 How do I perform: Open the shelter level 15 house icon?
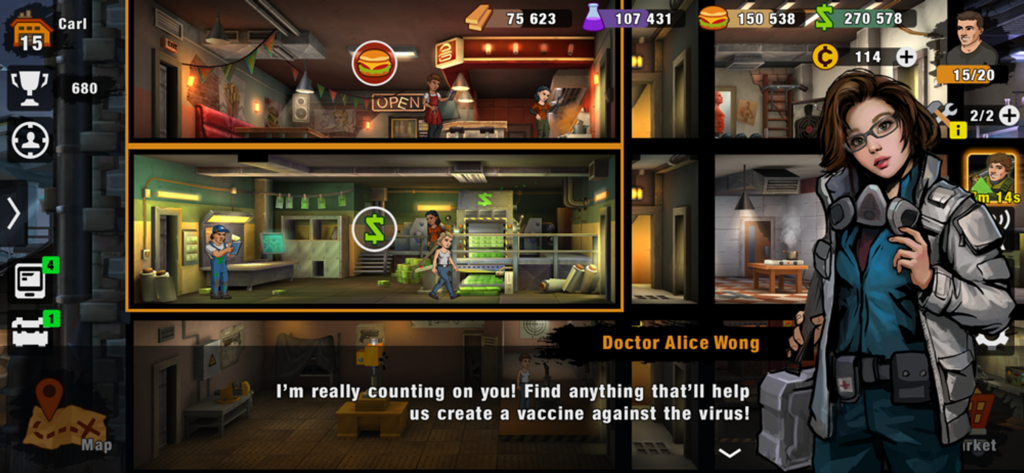pyautogui.click(x=30, y=30)
